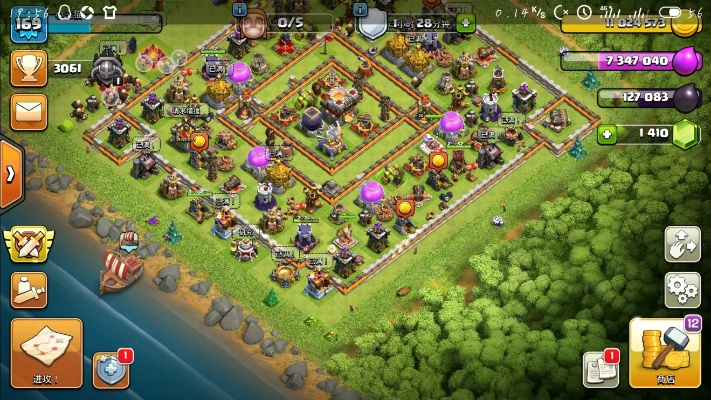The image size is (711, 400).
Task: Add shield time with the green plus
Action: tap(466, 22)
